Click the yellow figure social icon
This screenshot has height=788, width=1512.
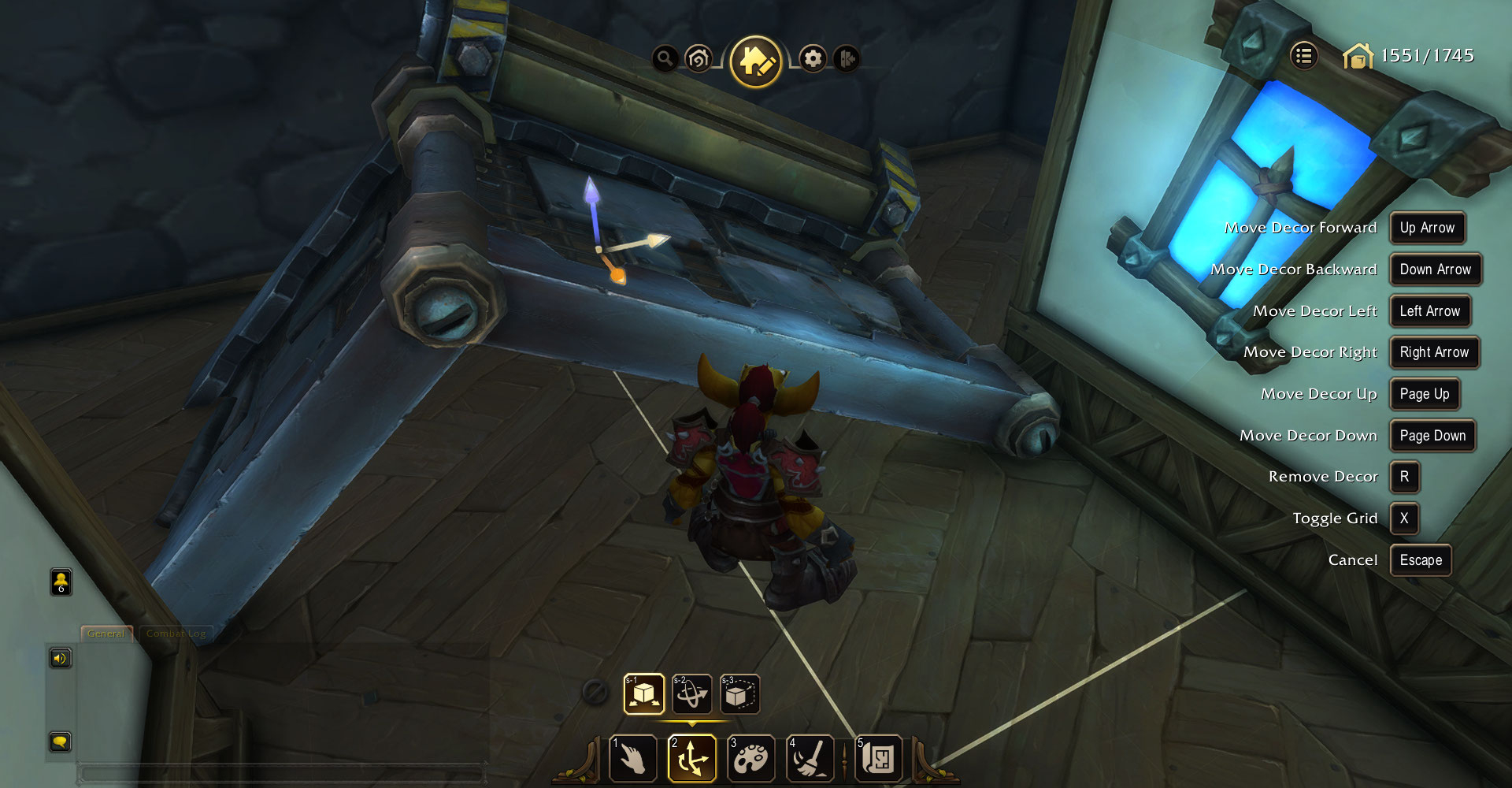(x=61, y=582)
